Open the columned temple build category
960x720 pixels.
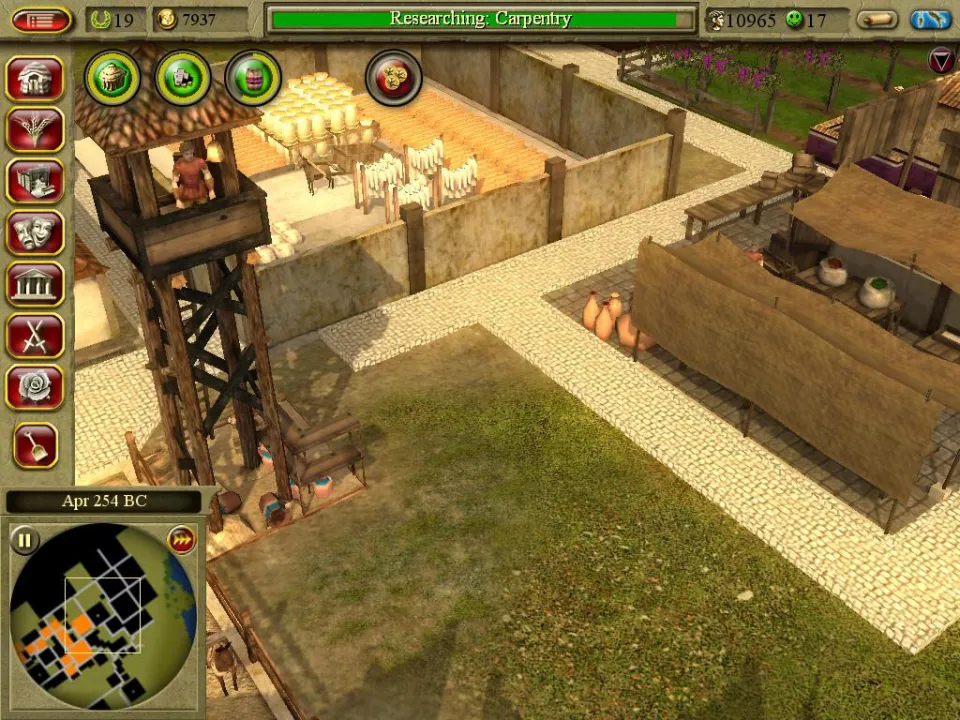(36, 284)
